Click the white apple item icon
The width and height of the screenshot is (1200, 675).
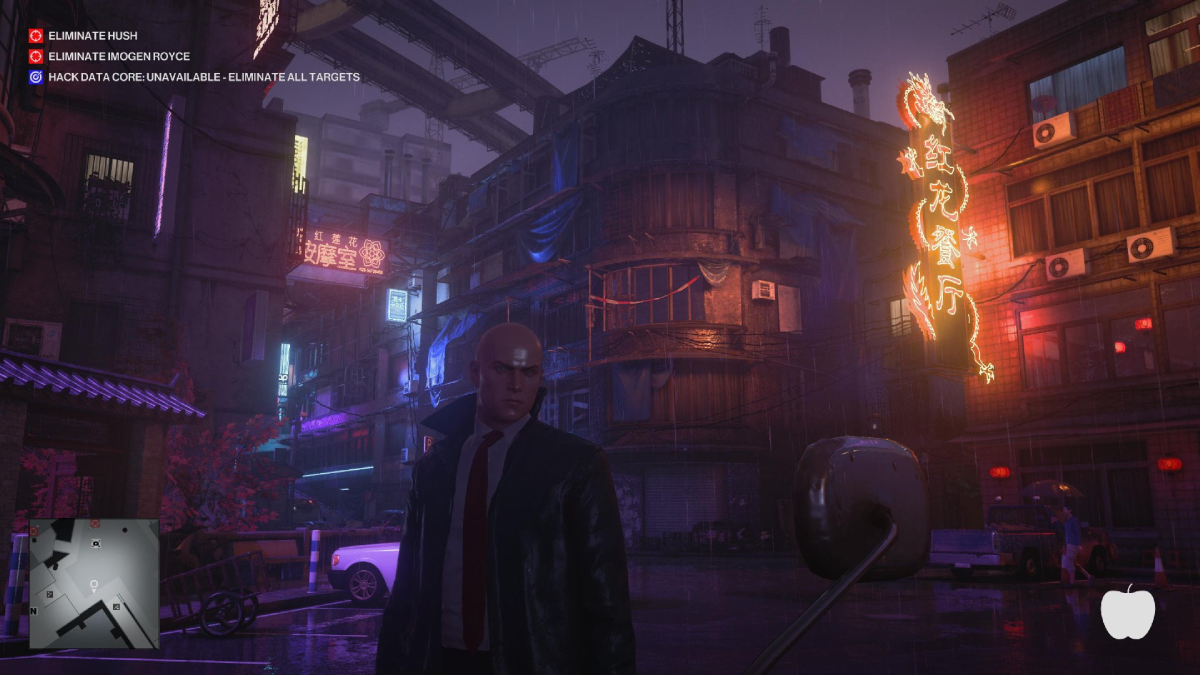[1127, 611]
